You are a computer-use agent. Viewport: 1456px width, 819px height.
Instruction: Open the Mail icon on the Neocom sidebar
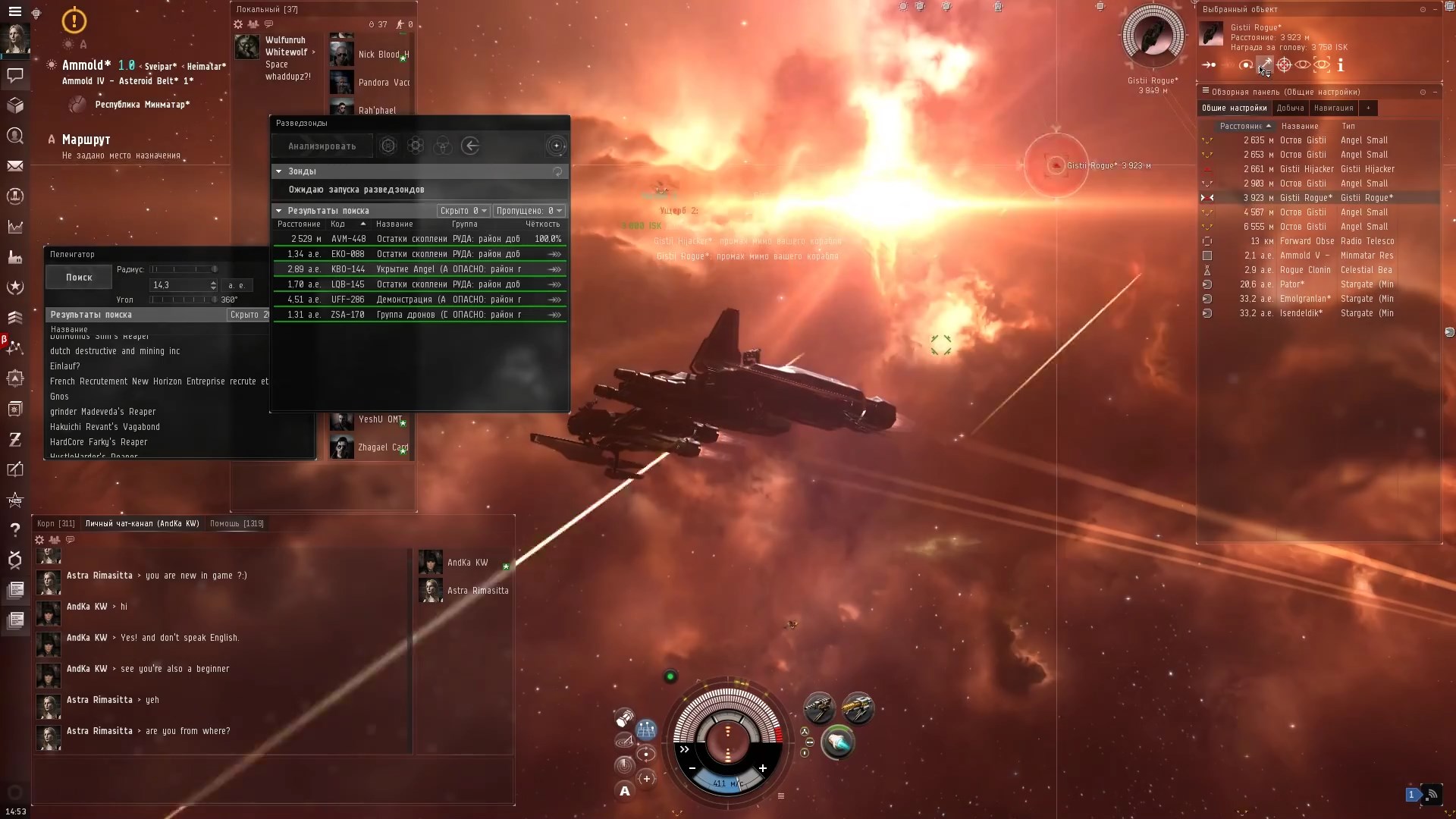(15, 166)
